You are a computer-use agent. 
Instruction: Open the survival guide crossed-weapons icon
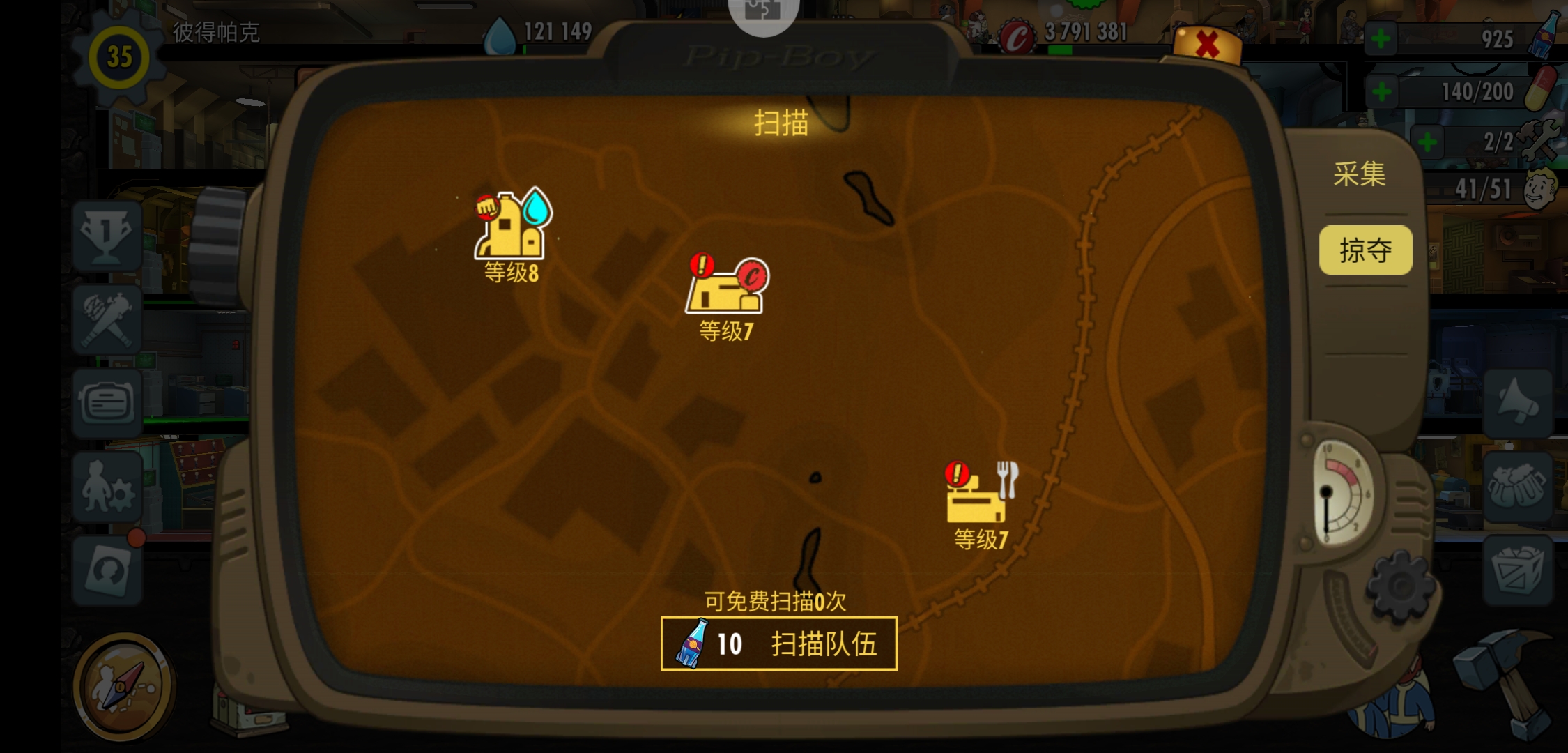click(x=108, y=317)
